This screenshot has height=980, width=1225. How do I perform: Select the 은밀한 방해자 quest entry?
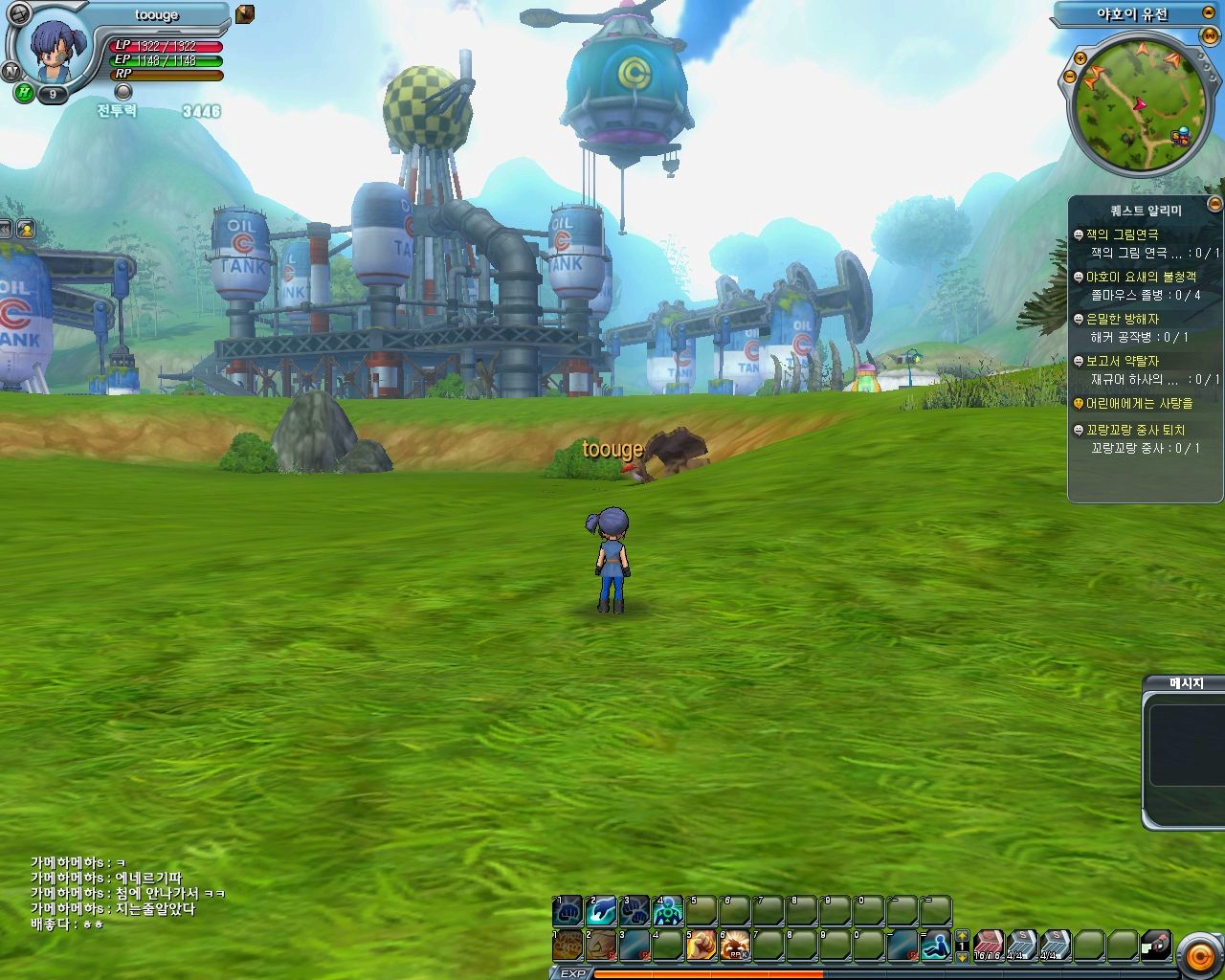point(1122,319)
